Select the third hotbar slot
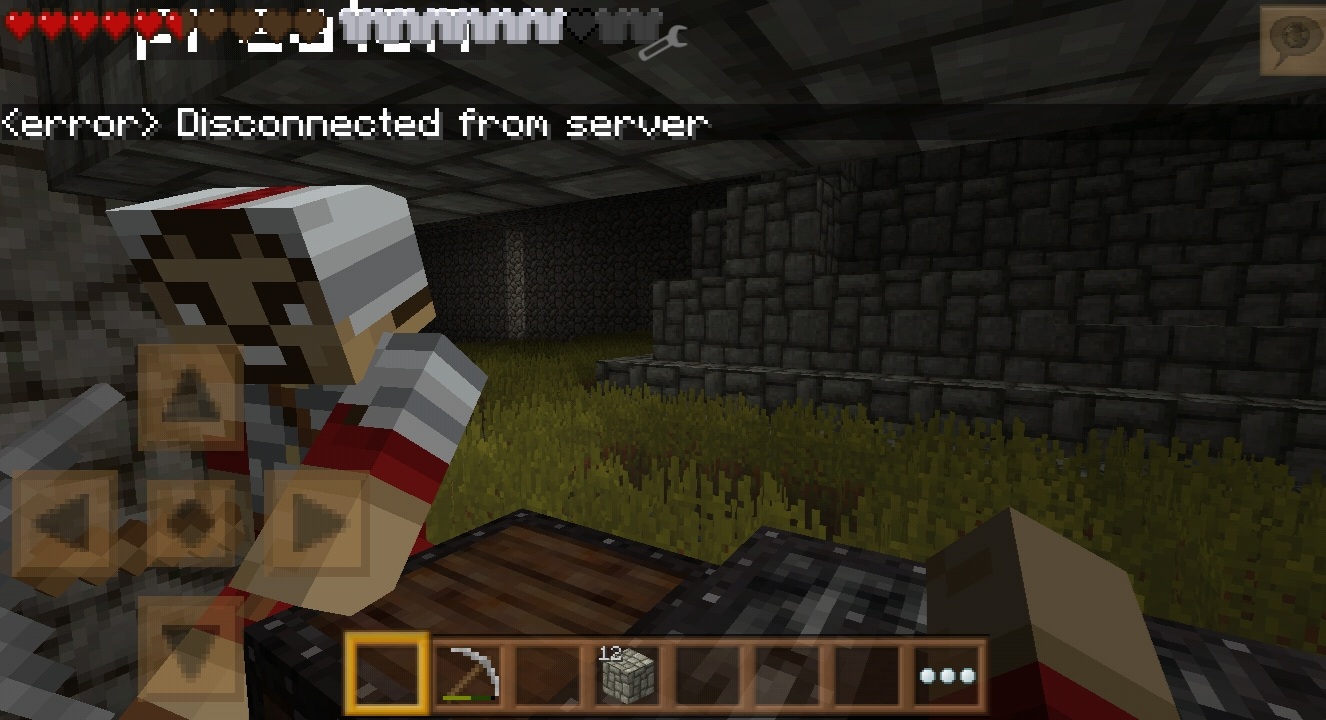1326x720 pixels. click(547, 675)
